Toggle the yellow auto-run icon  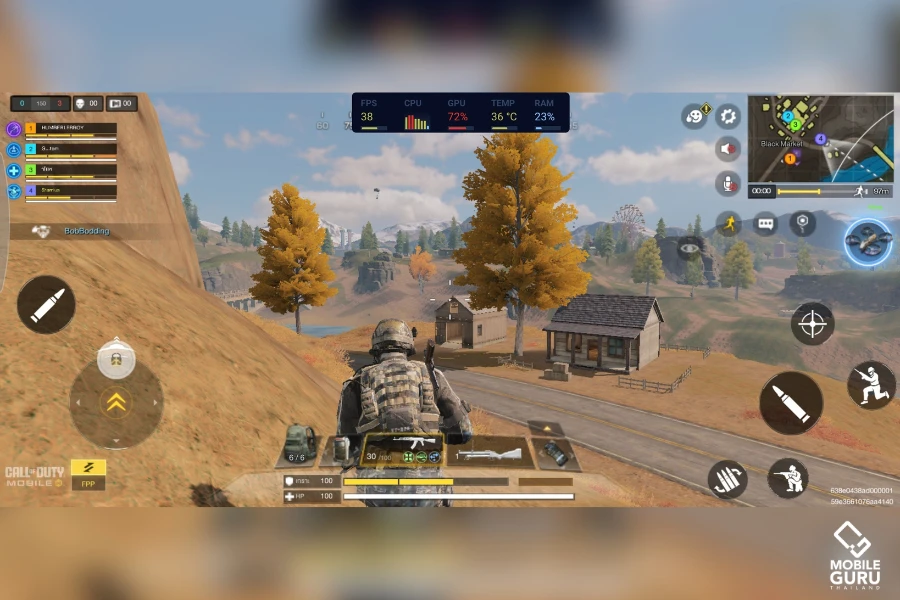click(x=728, y=223)
